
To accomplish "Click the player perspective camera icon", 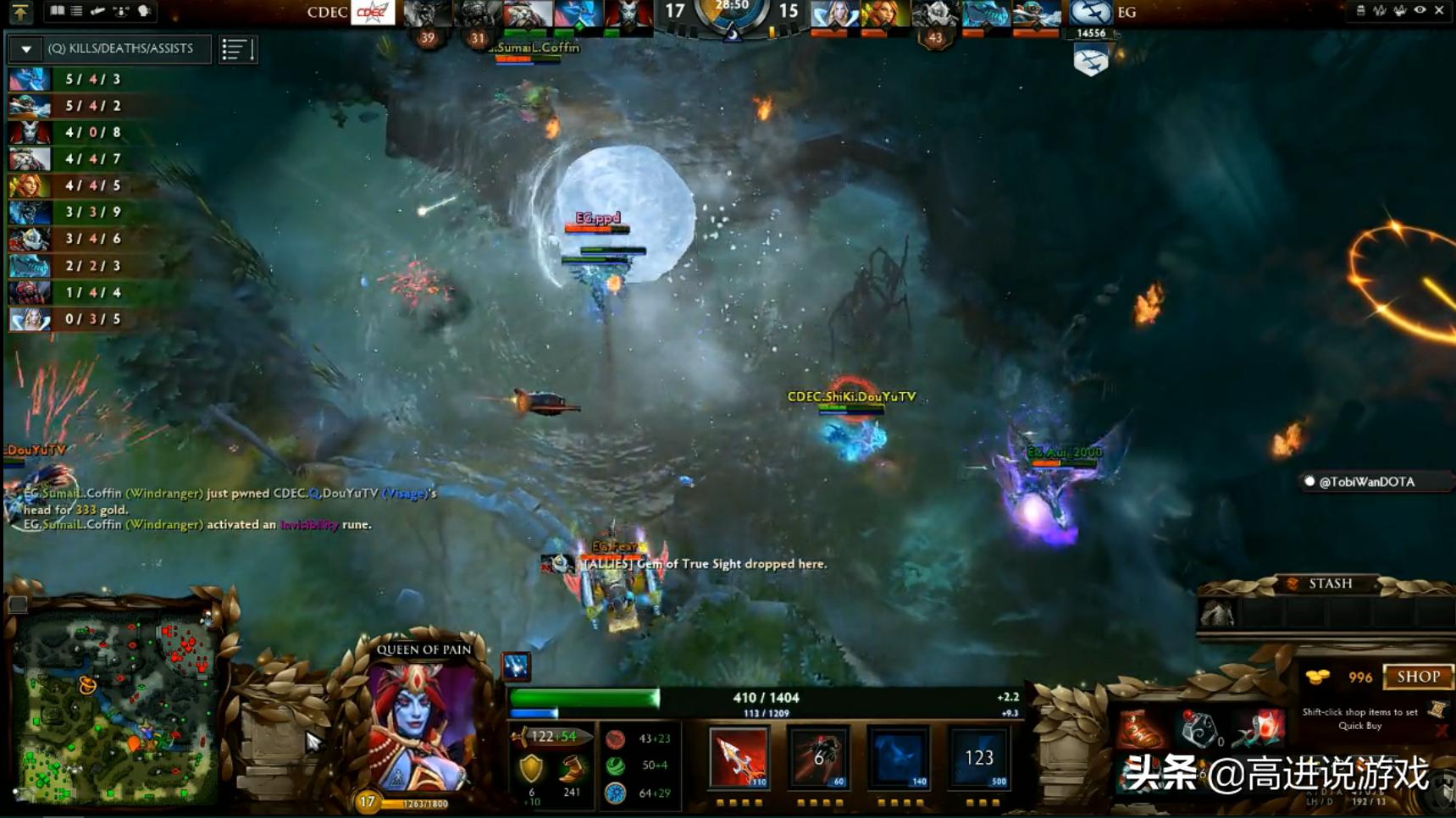I will [142, 11].
